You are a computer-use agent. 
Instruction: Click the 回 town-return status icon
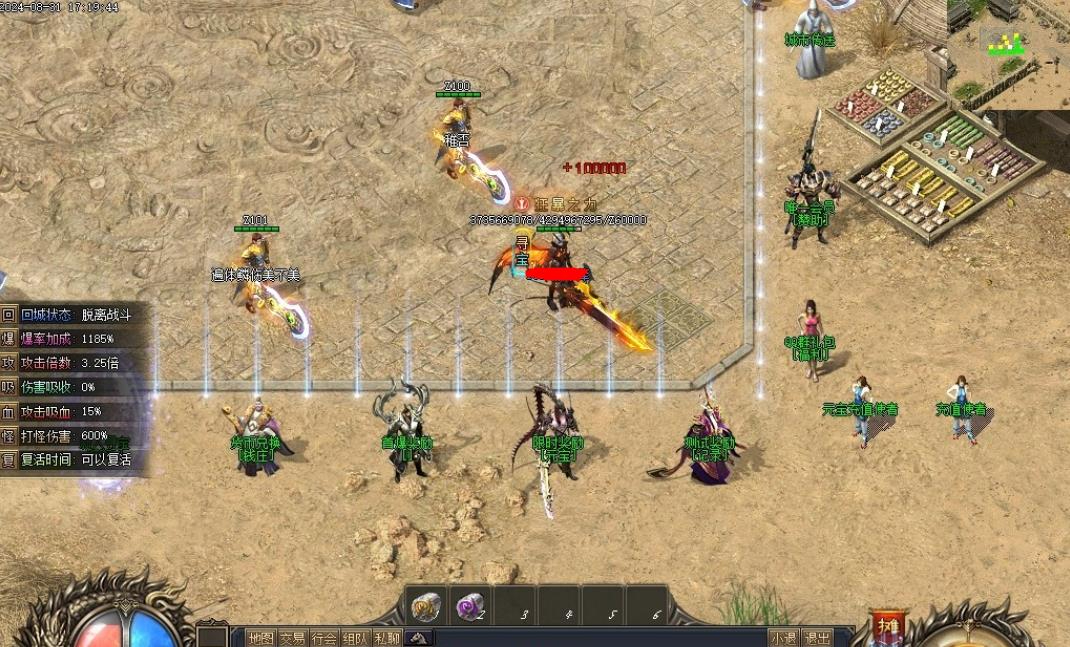click(9, 314)
